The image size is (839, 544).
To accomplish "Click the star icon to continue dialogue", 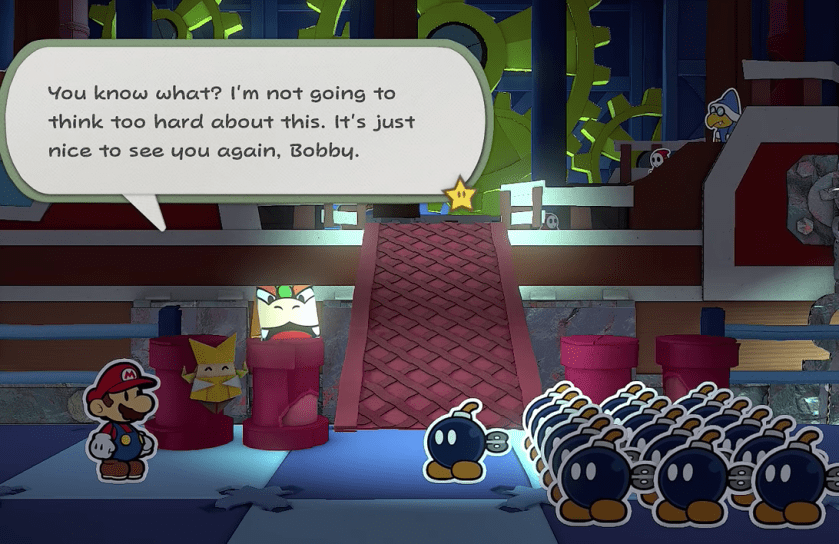I will (x=461, y=193).
